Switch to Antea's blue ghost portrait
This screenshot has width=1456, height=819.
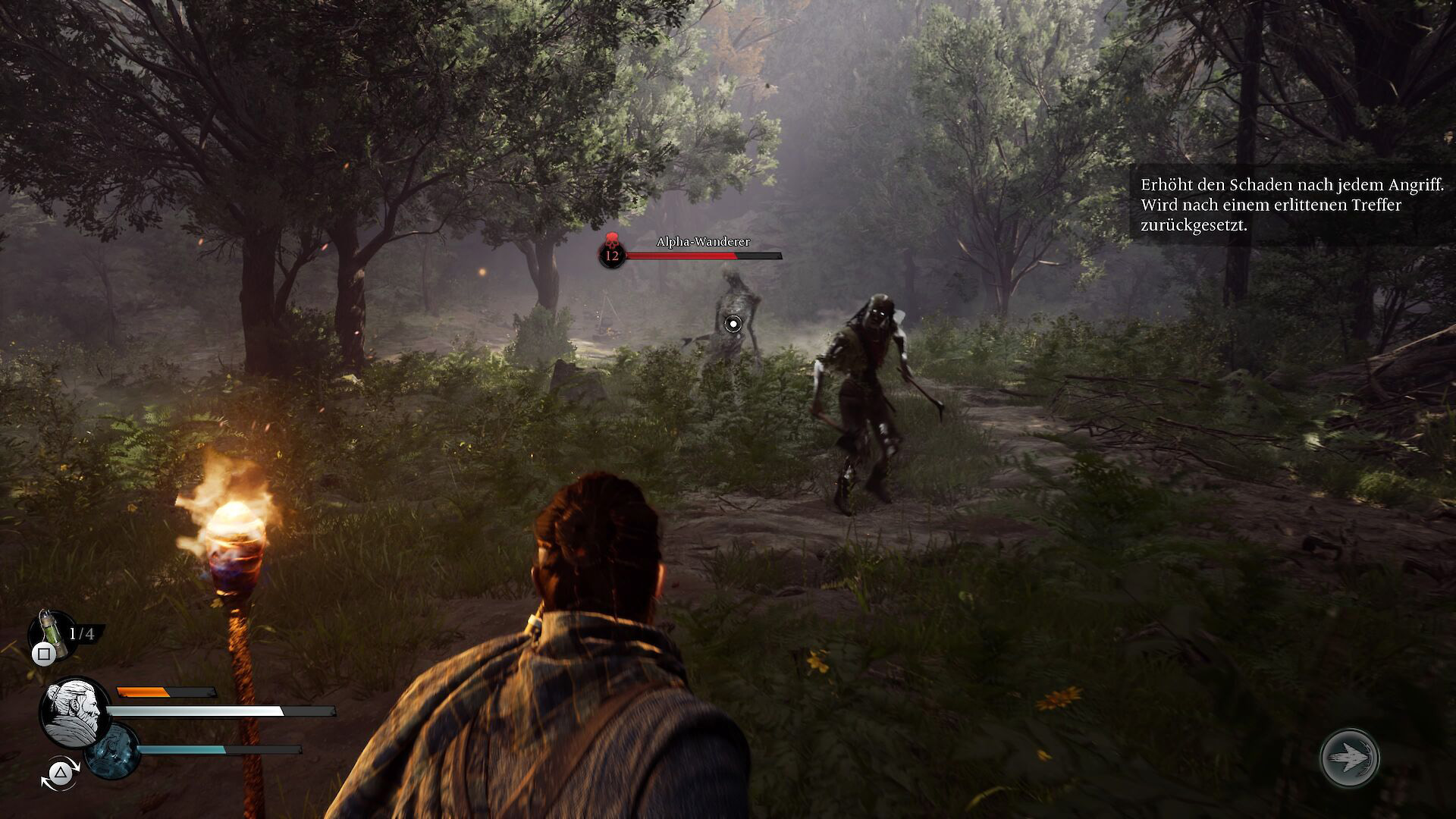coord(112,750)
